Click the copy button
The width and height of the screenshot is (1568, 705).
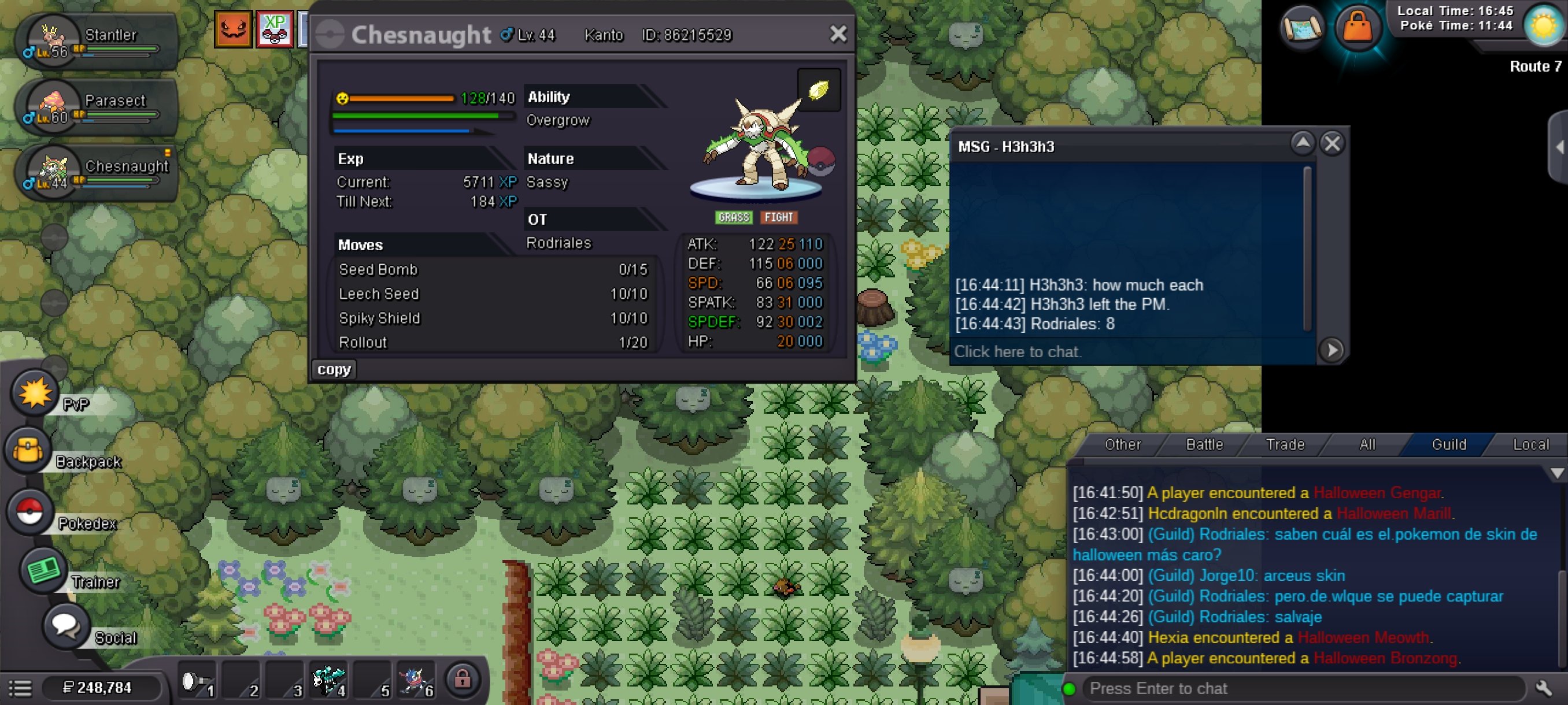(x=334, y=369)
